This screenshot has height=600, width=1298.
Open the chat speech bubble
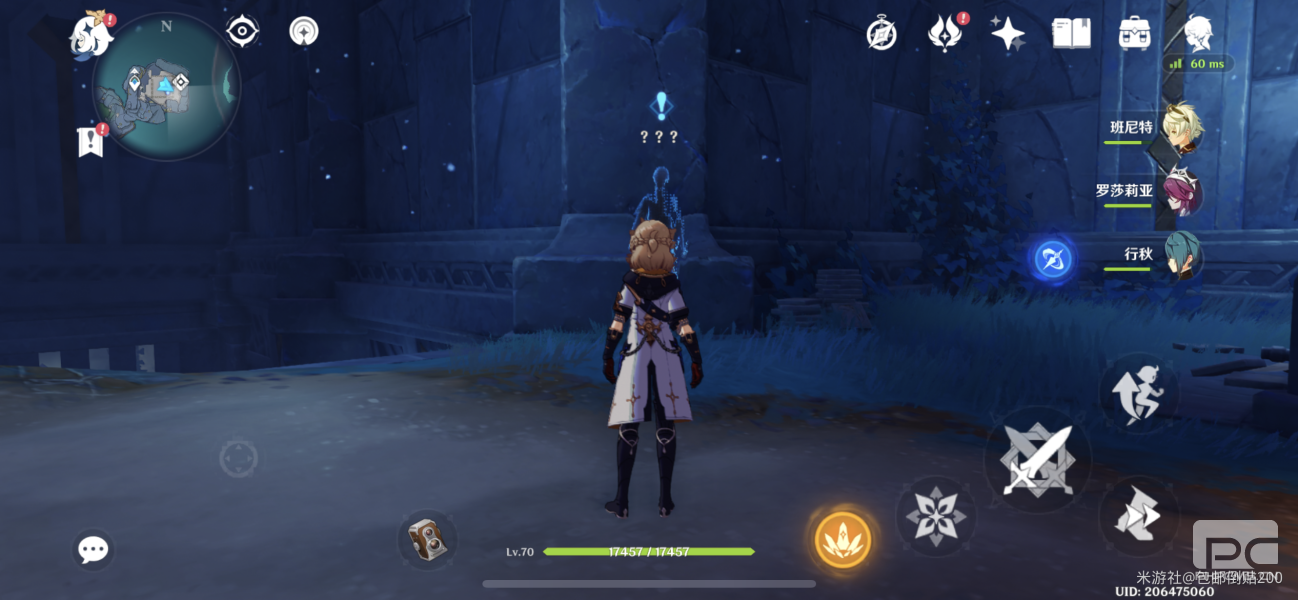coord(93,549)
